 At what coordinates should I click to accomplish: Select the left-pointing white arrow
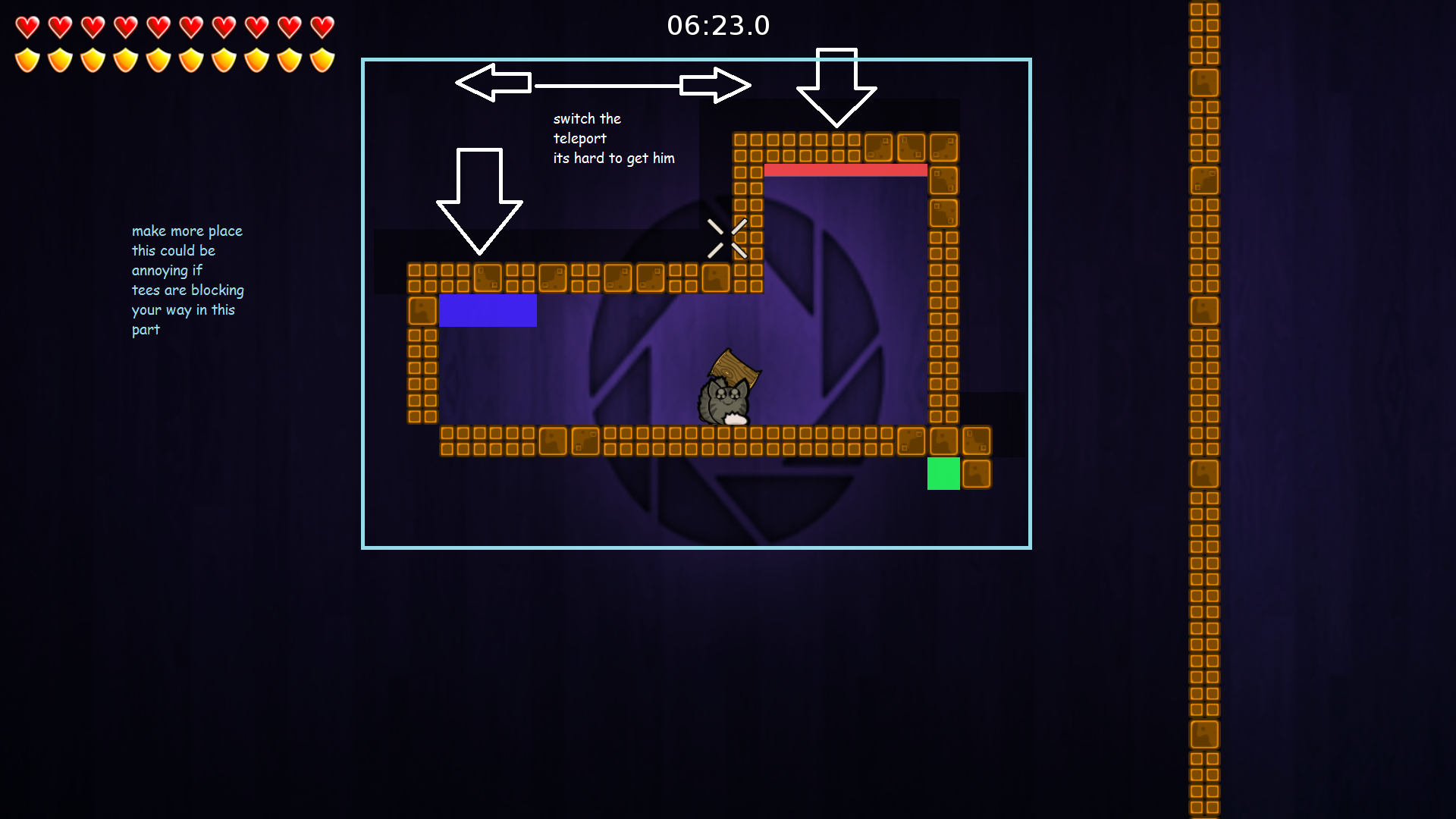click(x=493, y=83)
